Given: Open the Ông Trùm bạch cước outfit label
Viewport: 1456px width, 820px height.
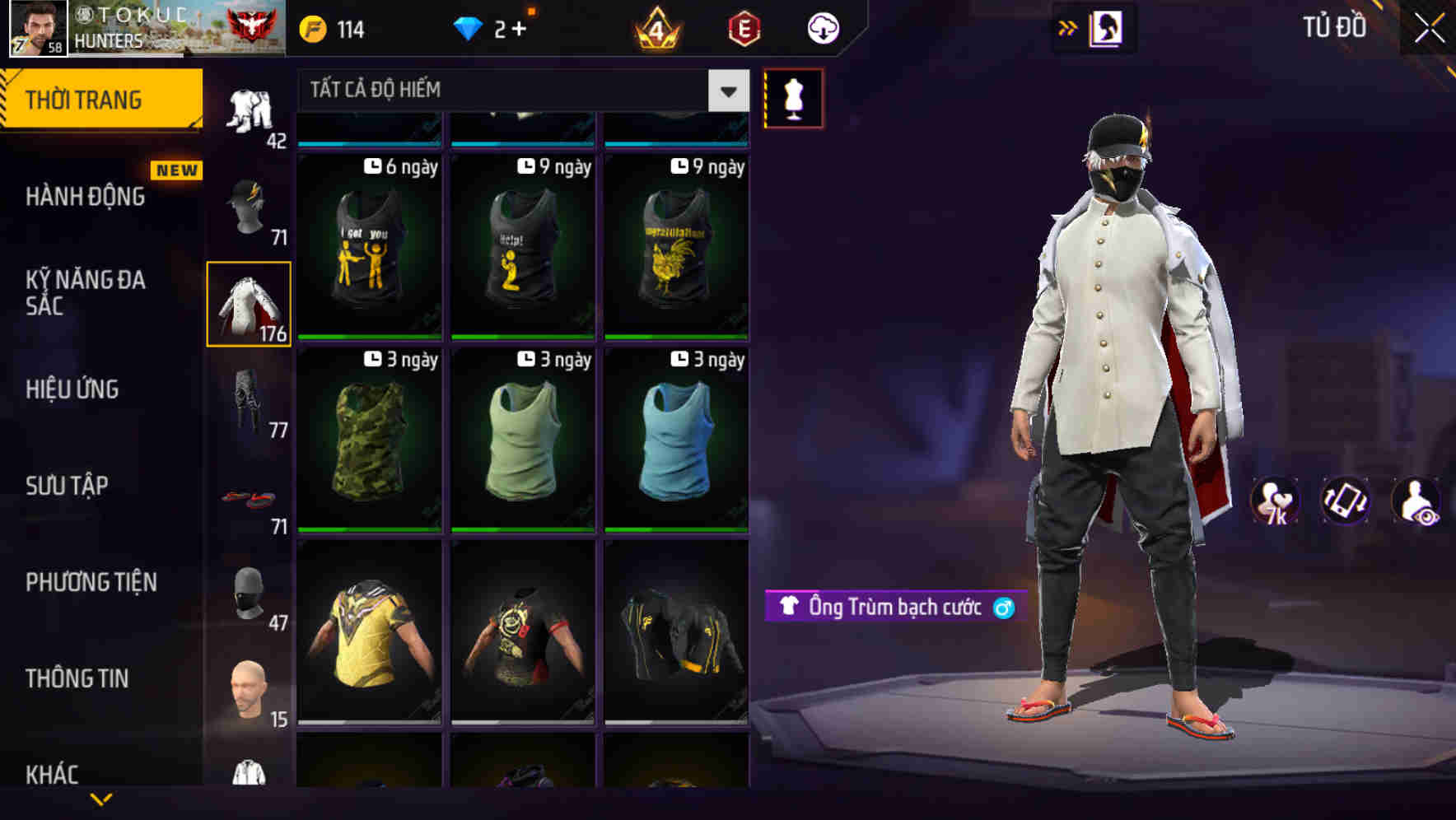Looking at the screenshot, I should point(892,608).
